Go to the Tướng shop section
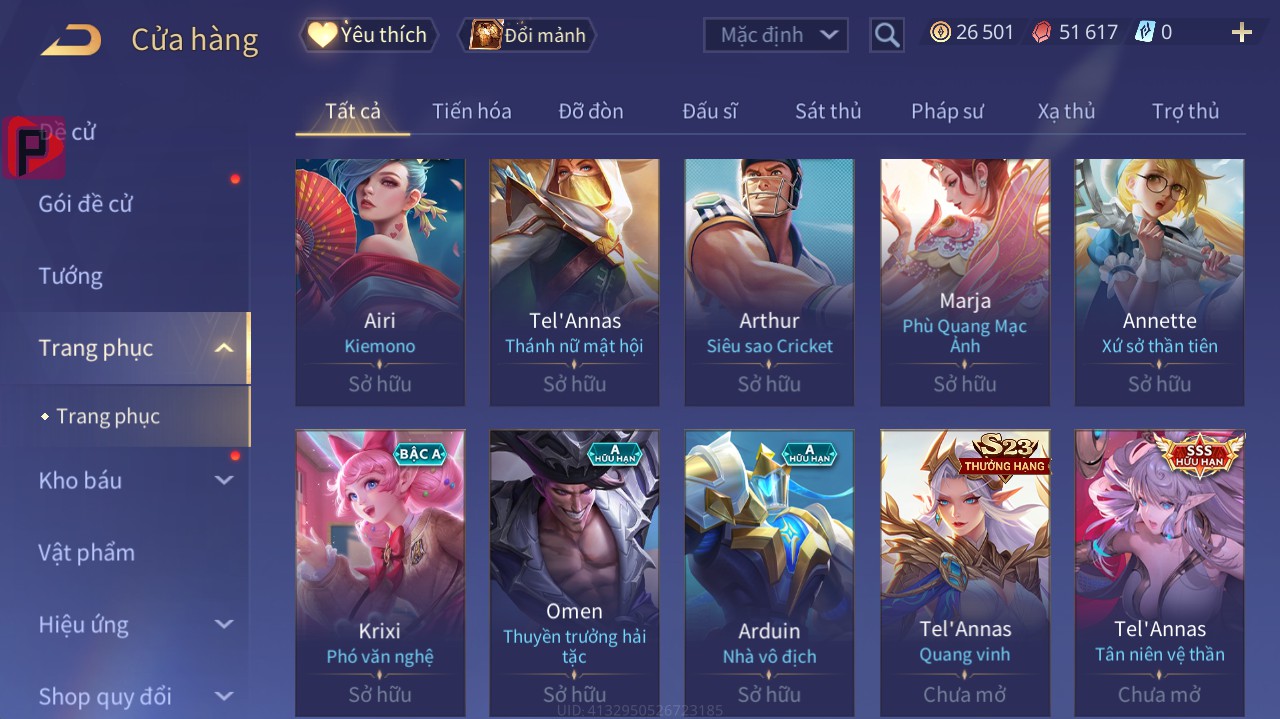Image resolution: width=1280 pixels, height=719 pixels. [x=70, y=276]
